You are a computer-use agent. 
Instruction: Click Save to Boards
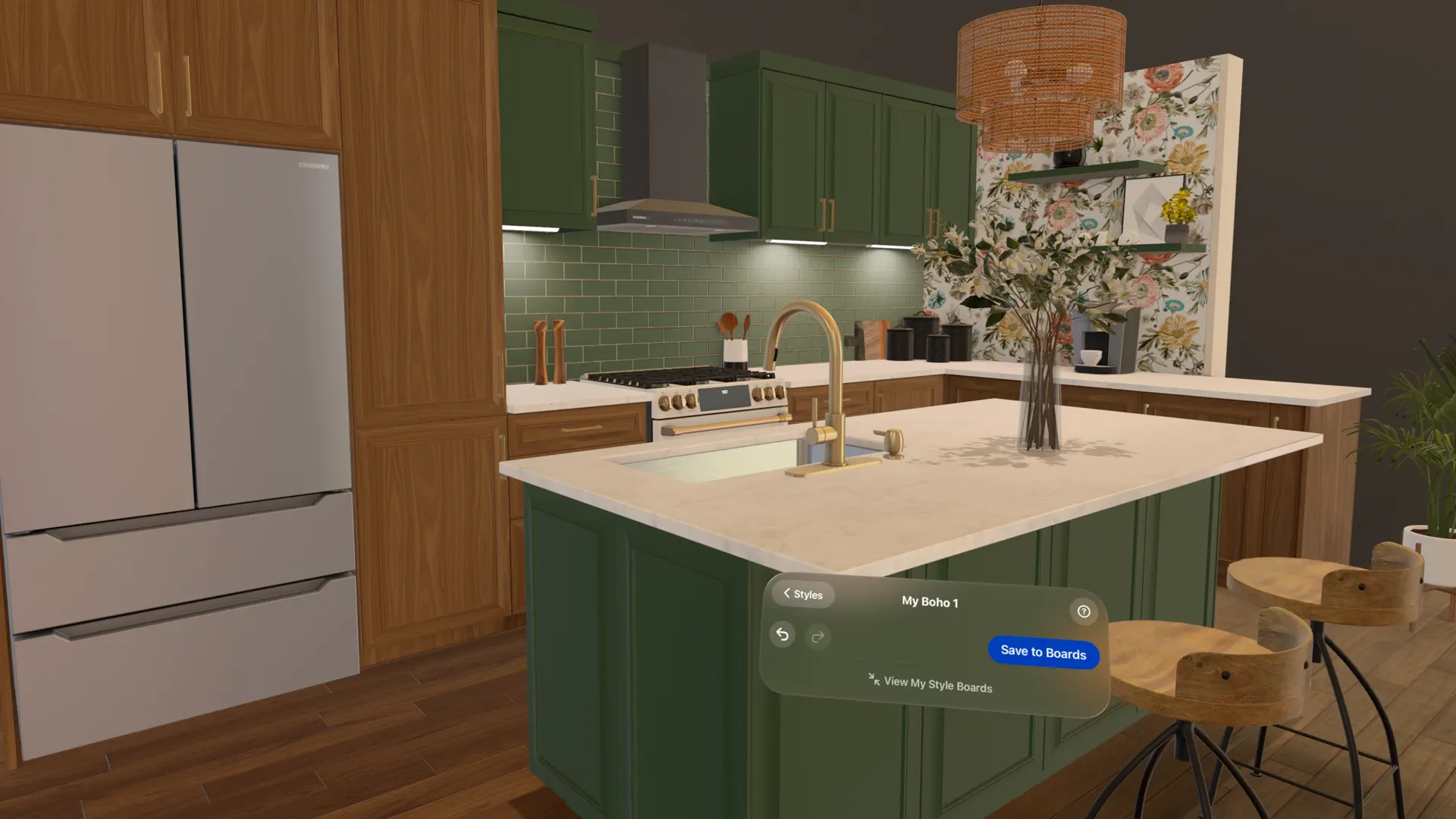tap(1043, 652)
